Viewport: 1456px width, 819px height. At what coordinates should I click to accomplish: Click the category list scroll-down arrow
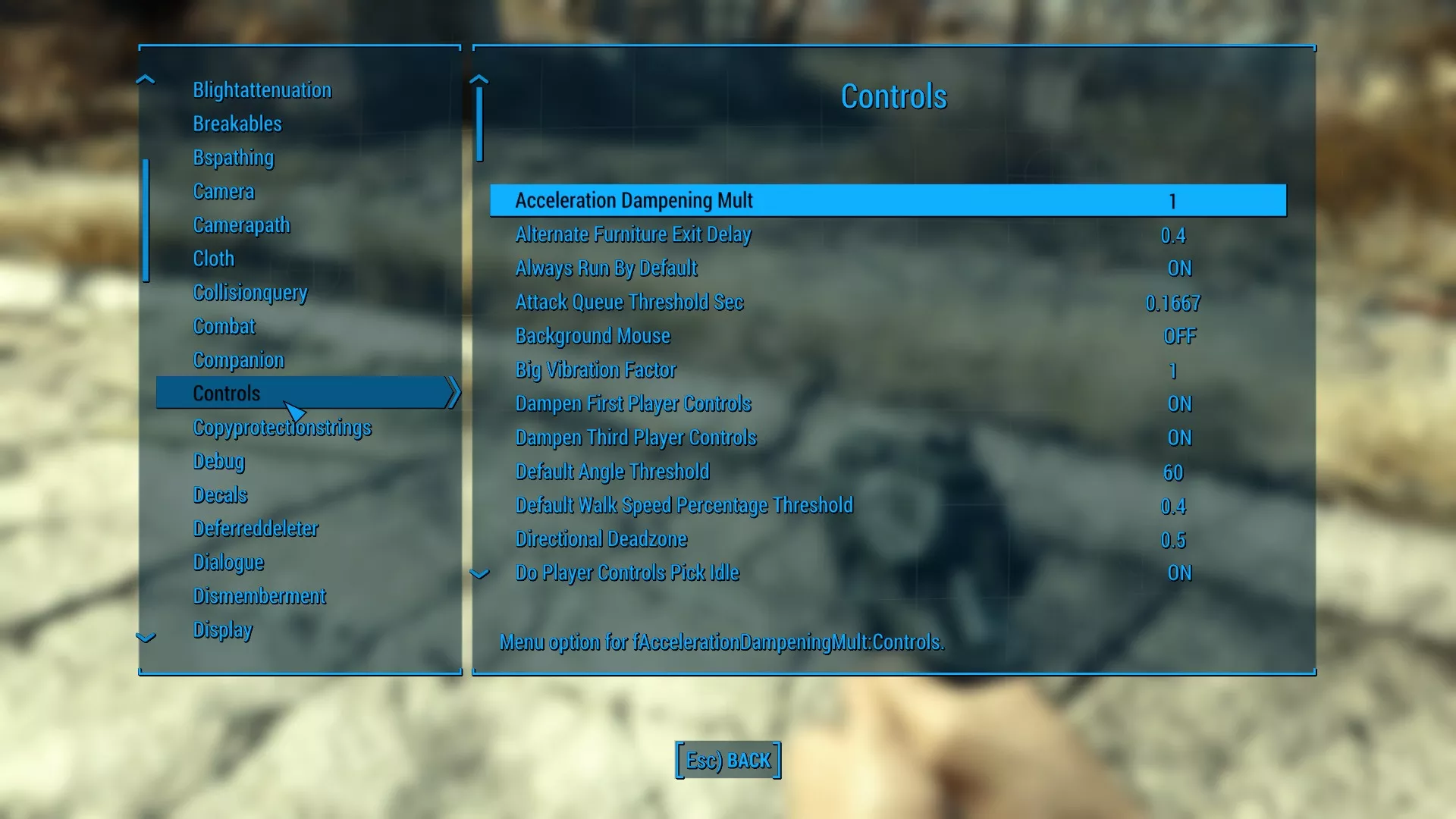click(146, 638)
